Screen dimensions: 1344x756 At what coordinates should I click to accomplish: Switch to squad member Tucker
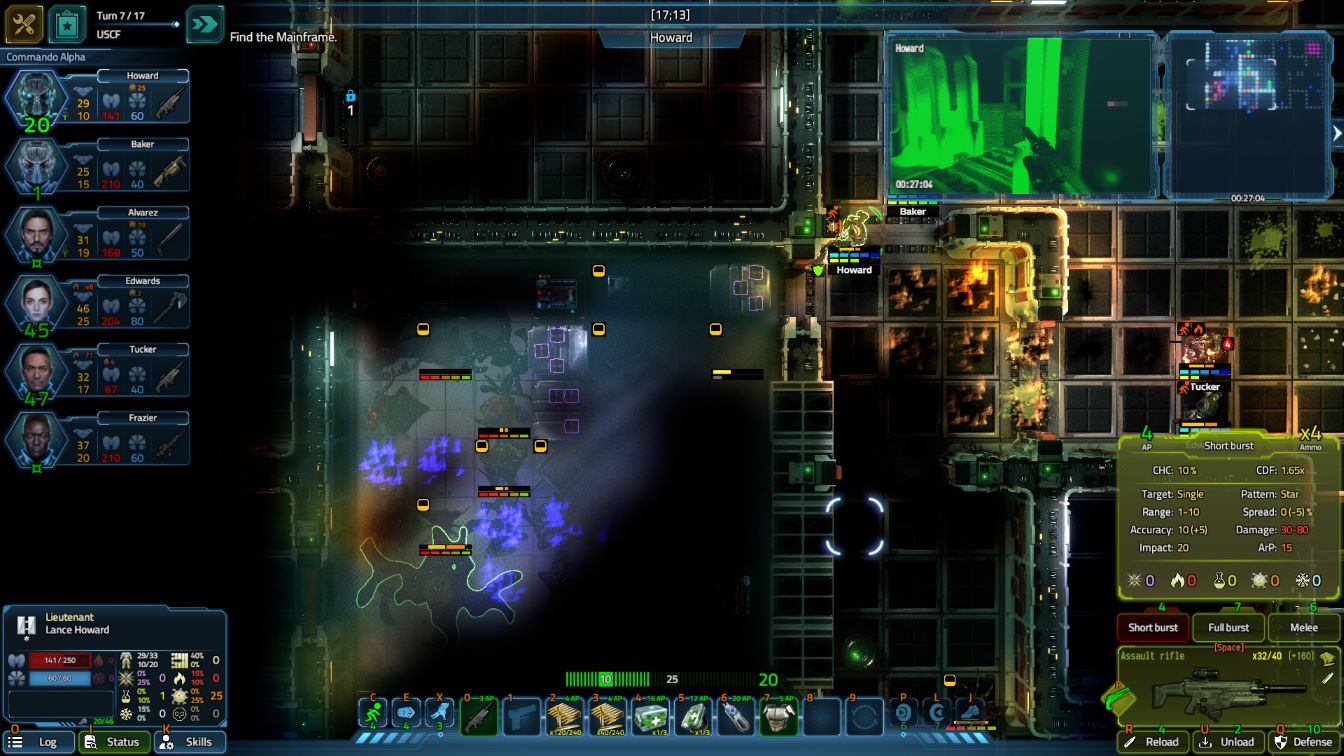pos(37,370)
